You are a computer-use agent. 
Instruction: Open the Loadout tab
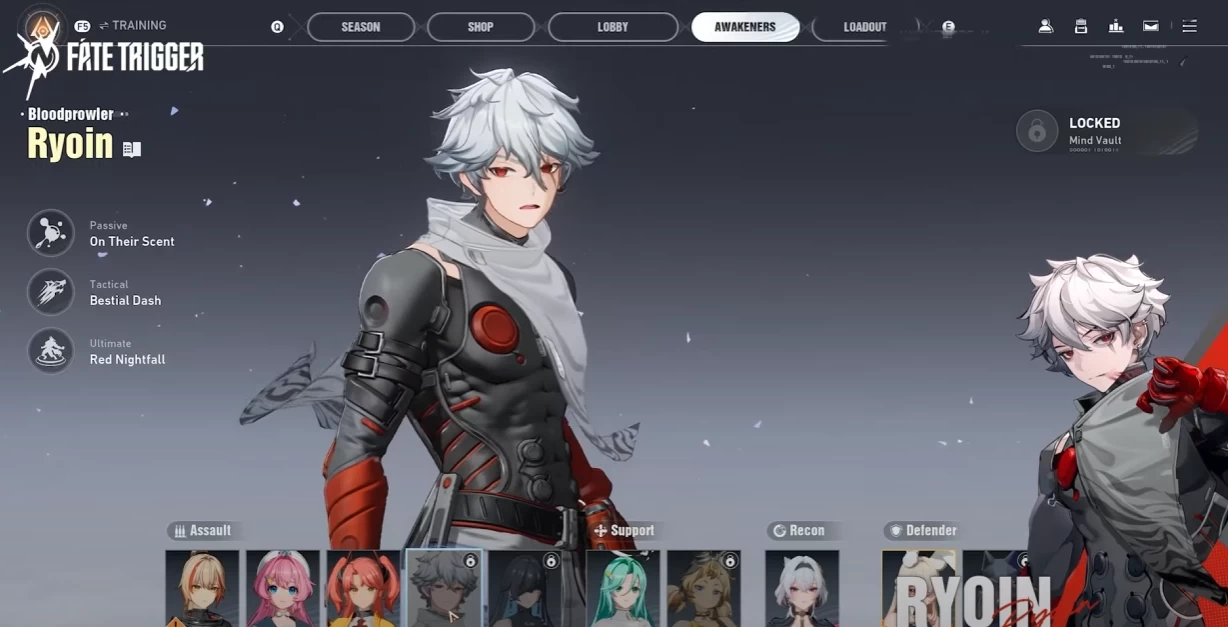(864, 27)
